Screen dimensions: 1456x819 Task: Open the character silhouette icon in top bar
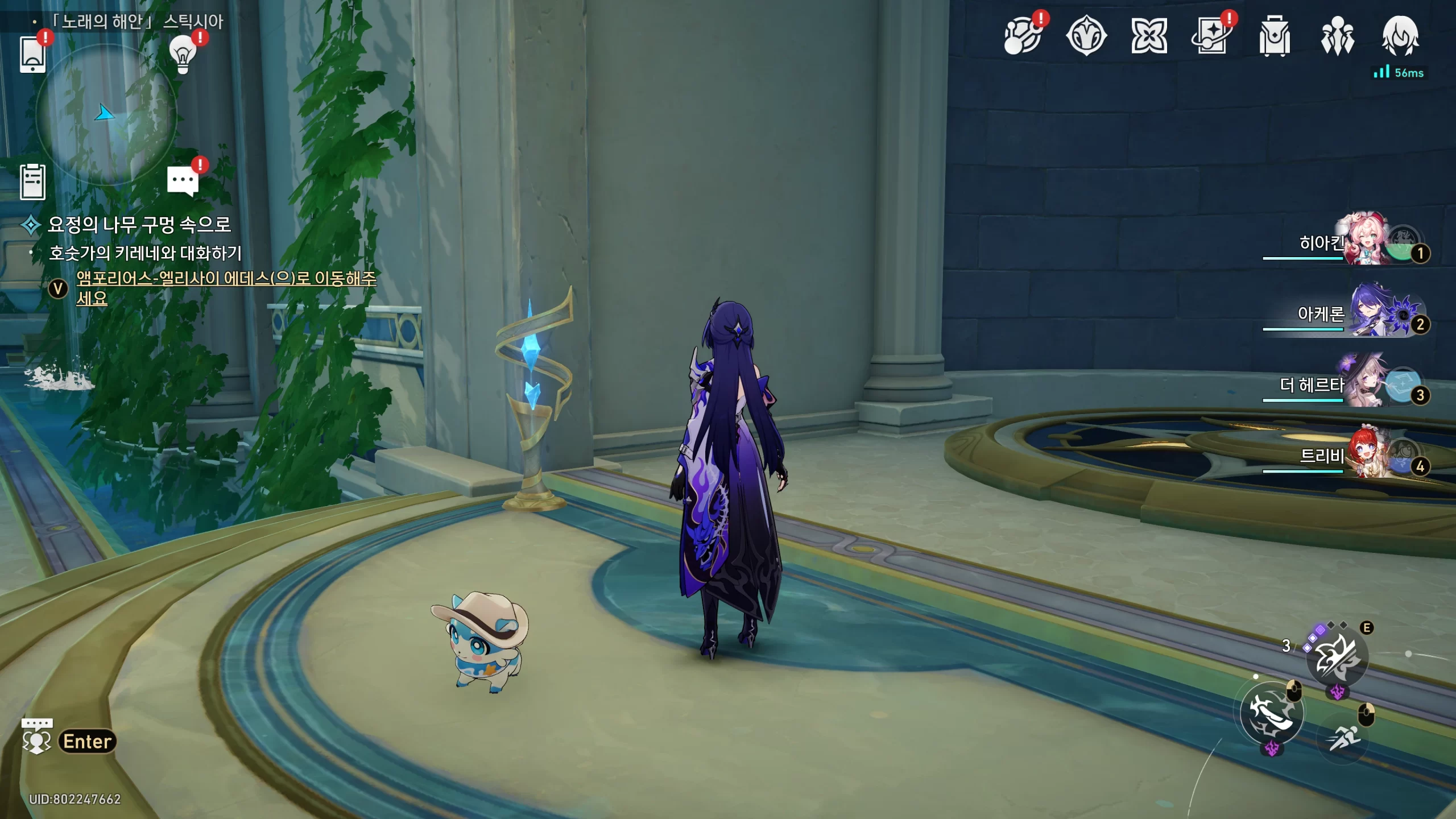point(1400,37)
